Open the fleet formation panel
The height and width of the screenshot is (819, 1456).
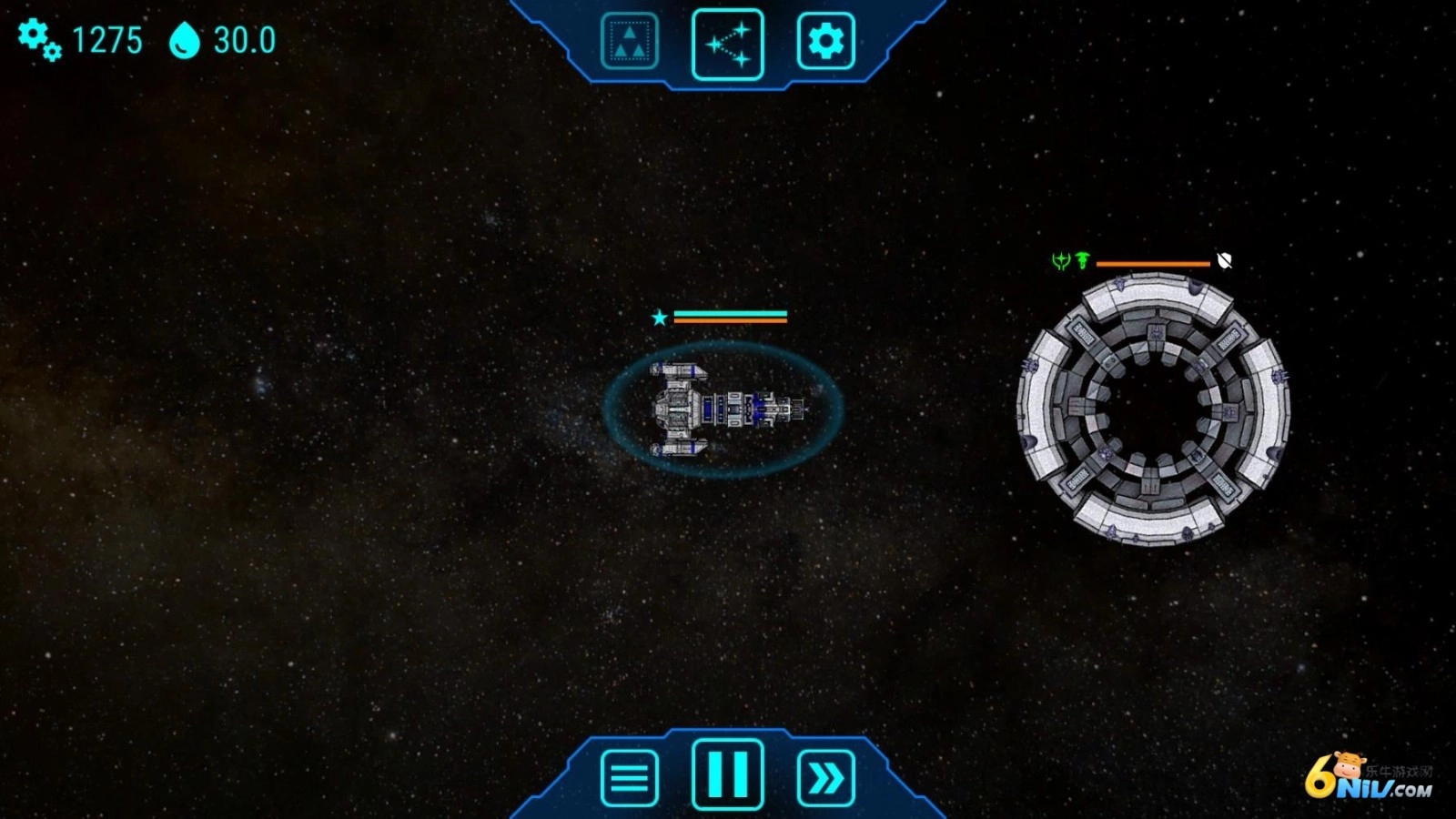point(629,41)
